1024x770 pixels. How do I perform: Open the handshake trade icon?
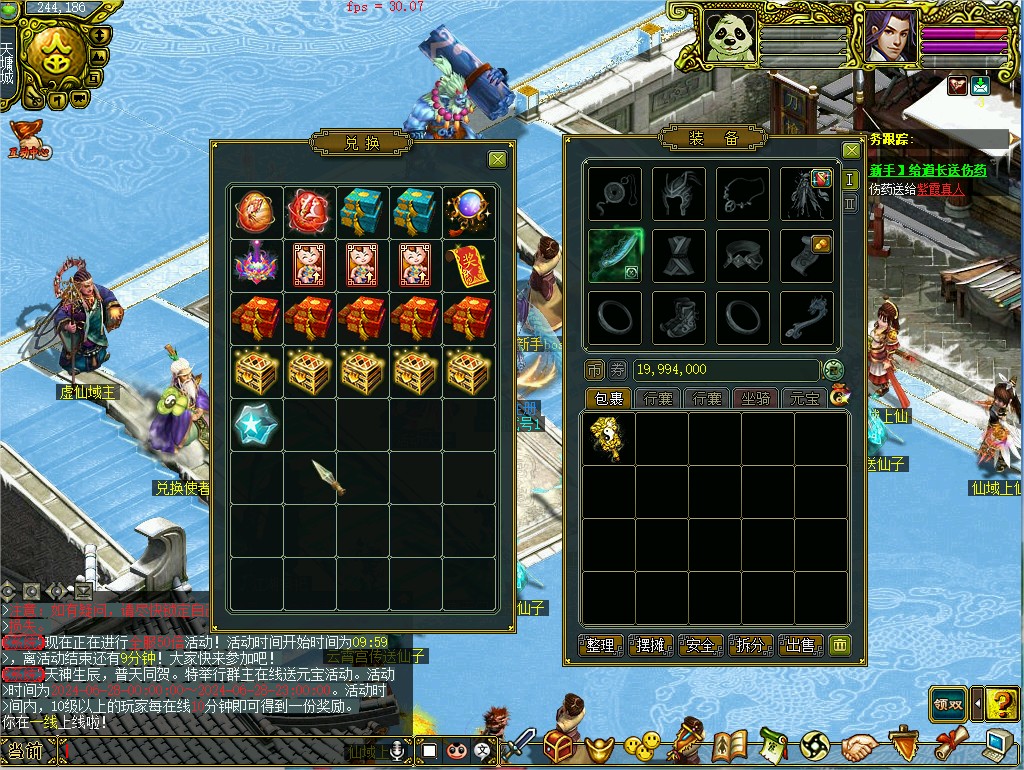[x=859, y=746]
